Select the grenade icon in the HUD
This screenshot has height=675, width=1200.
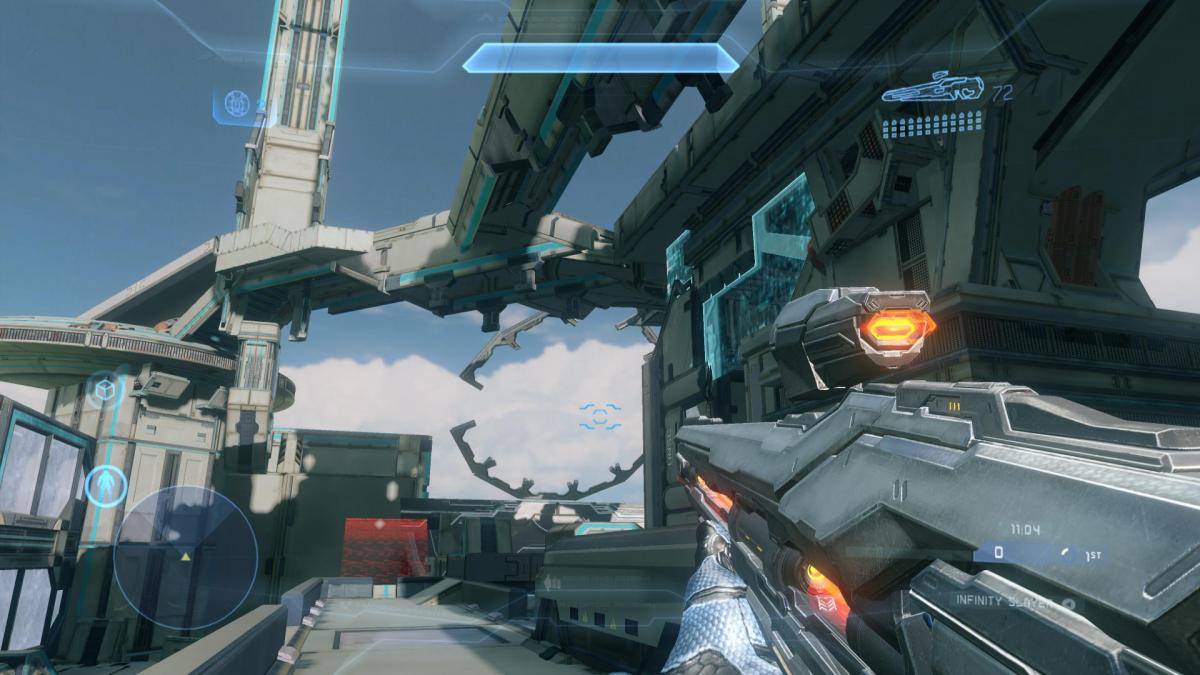pyautogui.click(x=237, y=103)
